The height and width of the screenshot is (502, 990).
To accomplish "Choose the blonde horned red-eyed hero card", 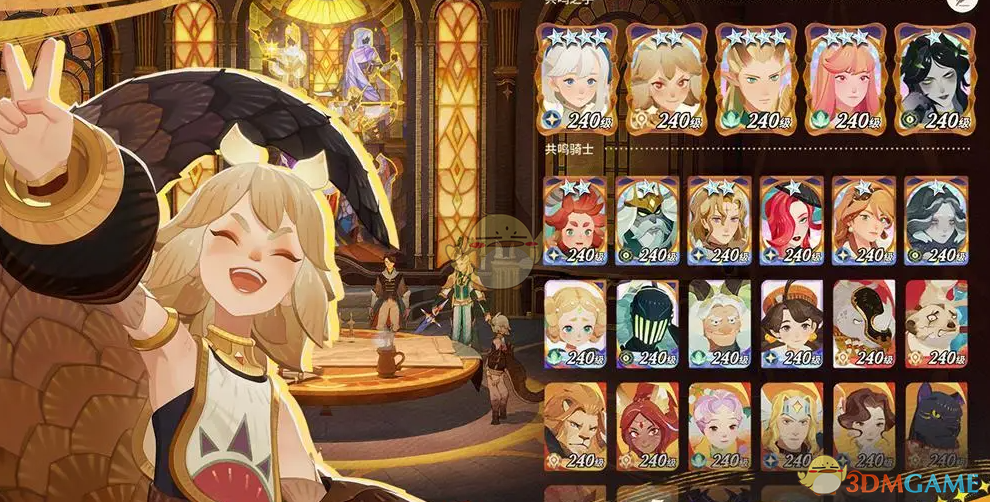I will [x=664, y=78].
